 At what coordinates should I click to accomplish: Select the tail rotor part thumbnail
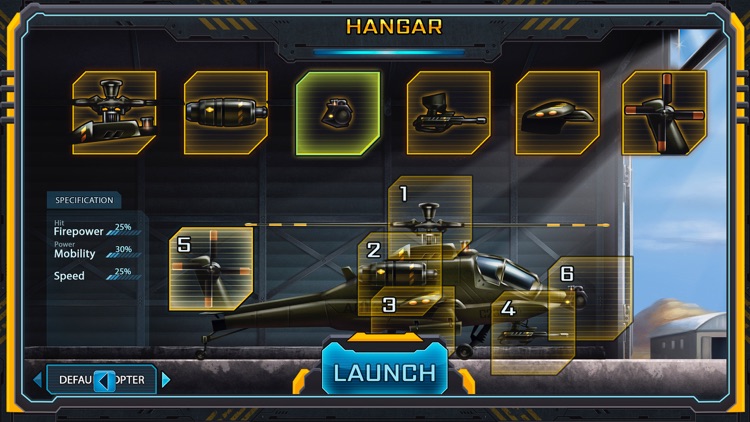pos(664,112)
